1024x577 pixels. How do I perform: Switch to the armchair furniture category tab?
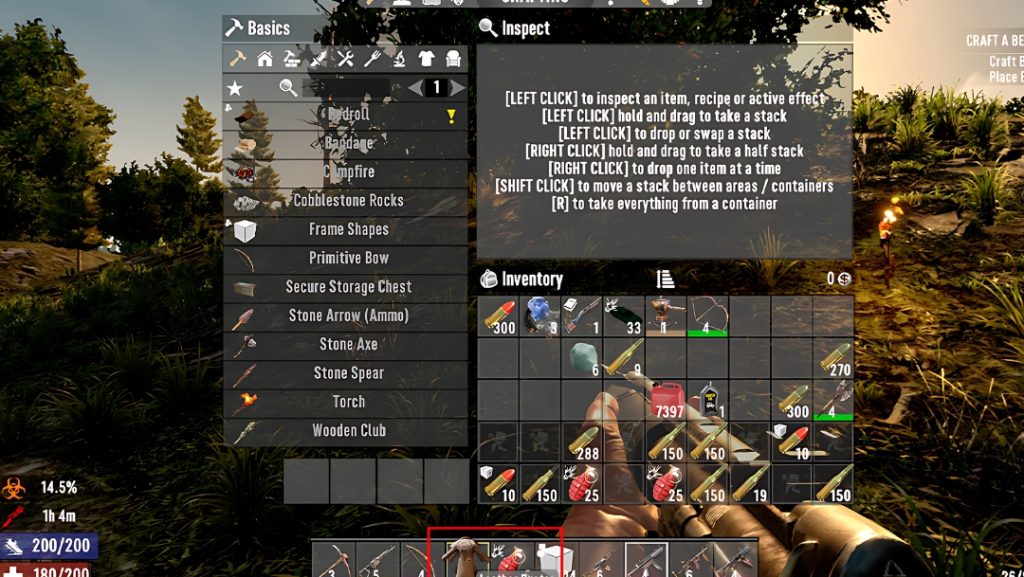tap(452, 59)
